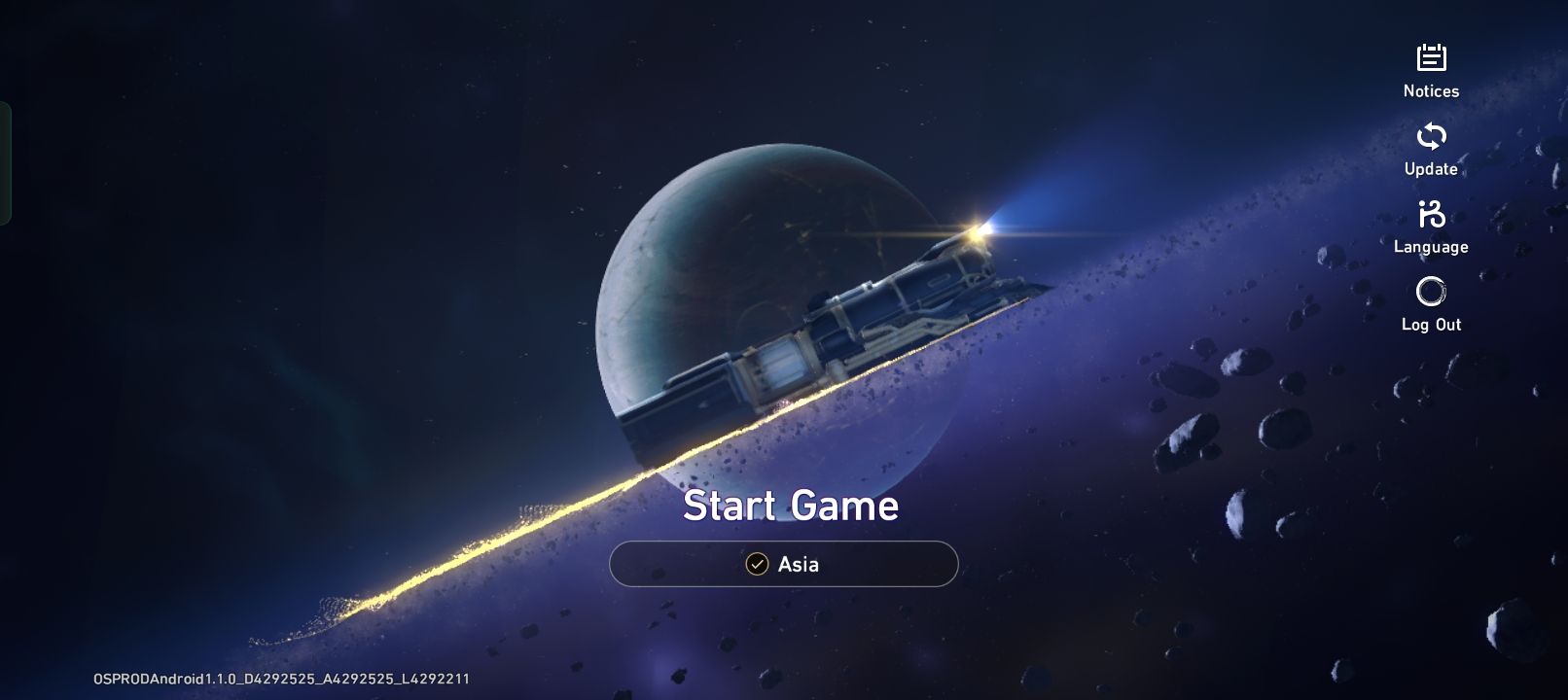Click the Log Out text label
This screenshot has height=700, width=1568.
click(1431, 324)
